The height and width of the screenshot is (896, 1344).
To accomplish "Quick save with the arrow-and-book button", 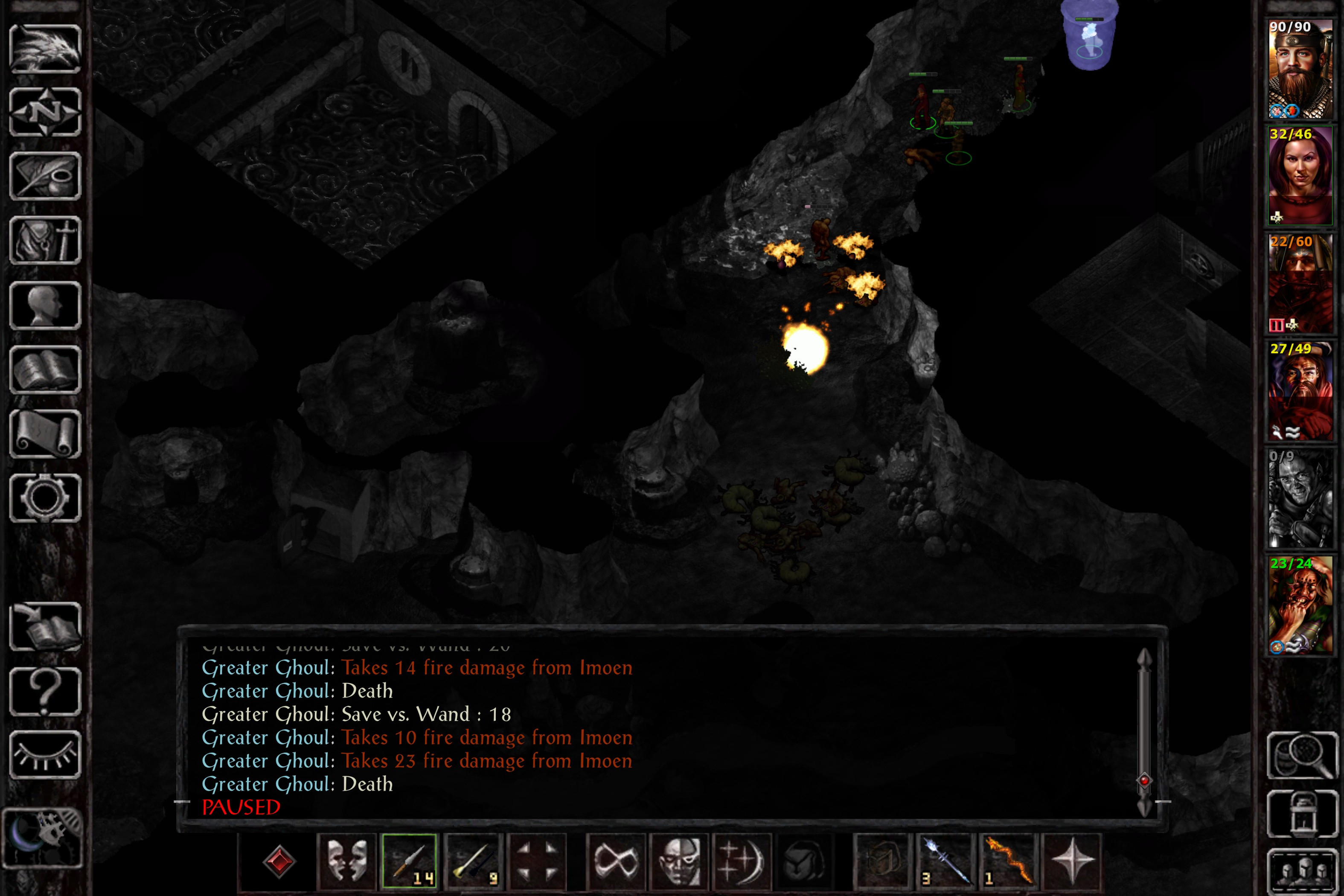I will click(45, 626).
